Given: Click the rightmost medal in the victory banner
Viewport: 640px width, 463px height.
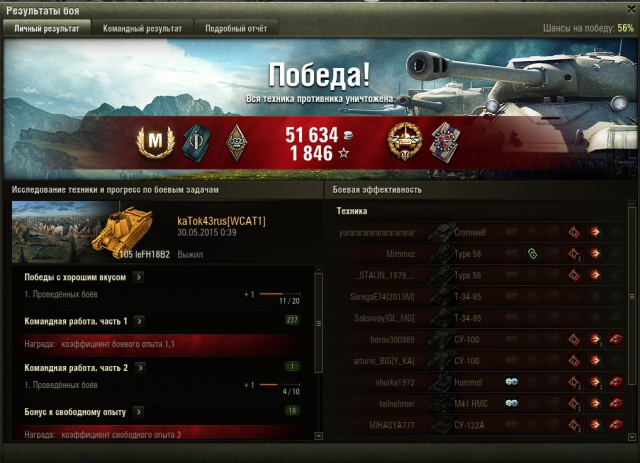Looking at the screenshot, I should [442, 145].
